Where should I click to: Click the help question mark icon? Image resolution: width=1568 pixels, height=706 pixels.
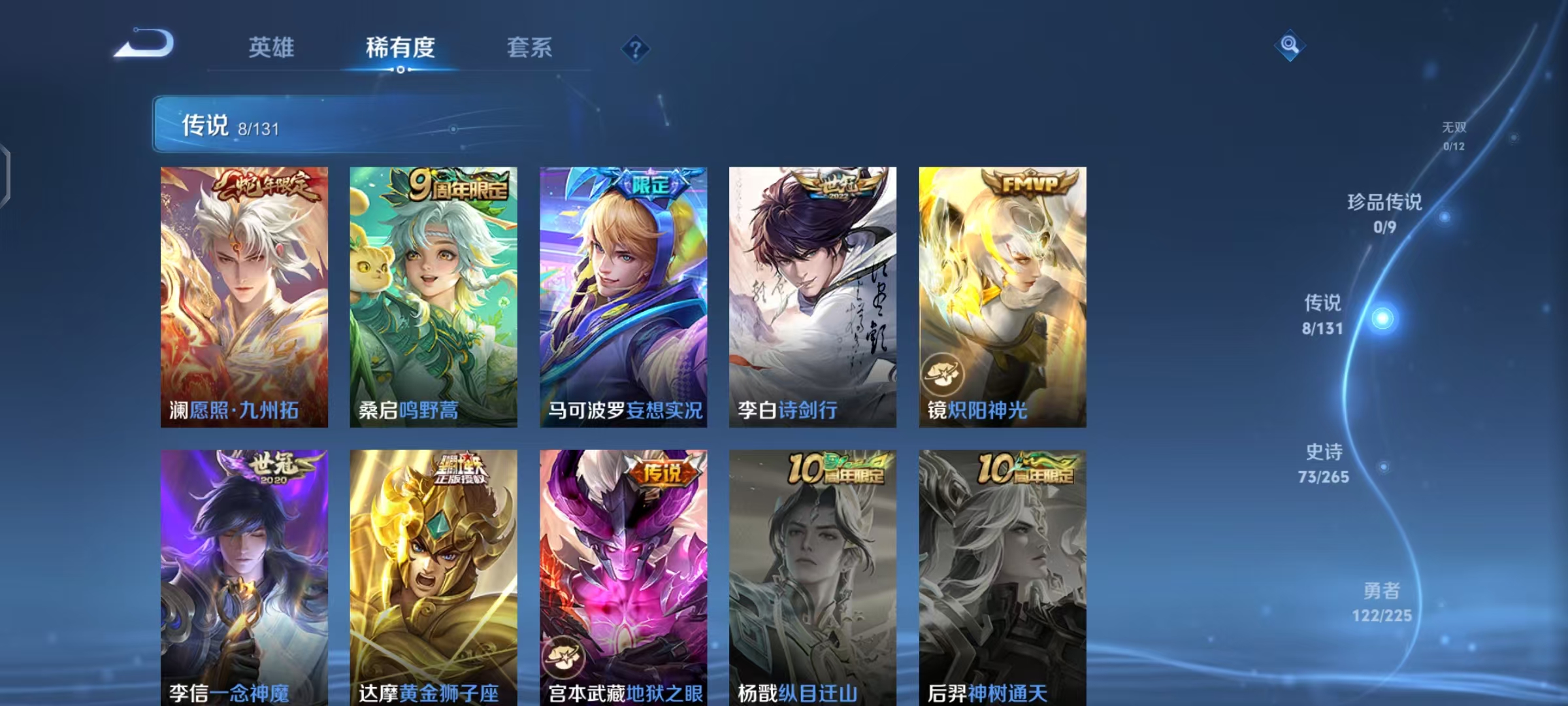tap(634, 49)
